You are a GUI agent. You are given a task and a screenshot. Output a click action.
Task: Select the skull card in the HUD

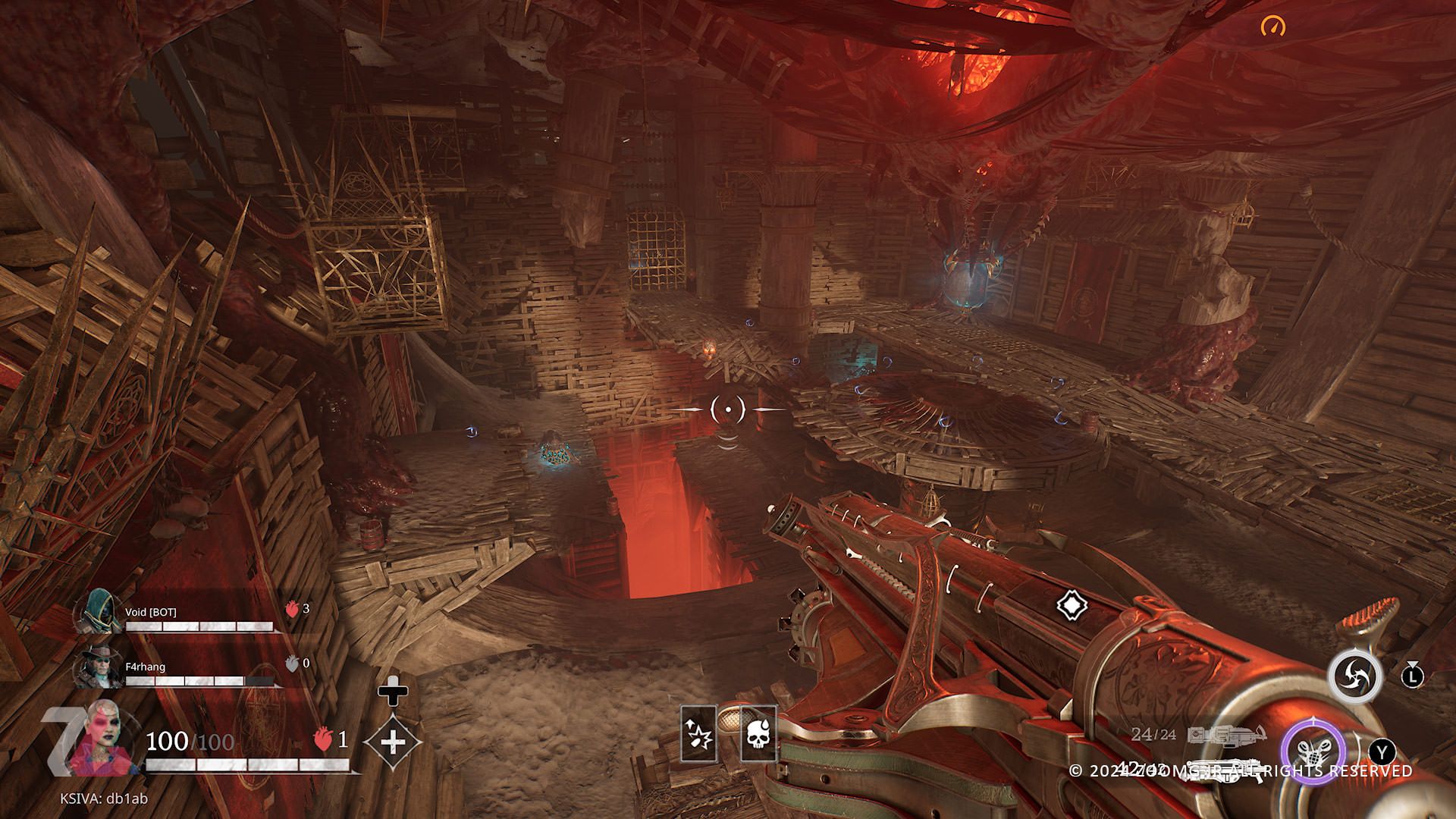(758, 733)
